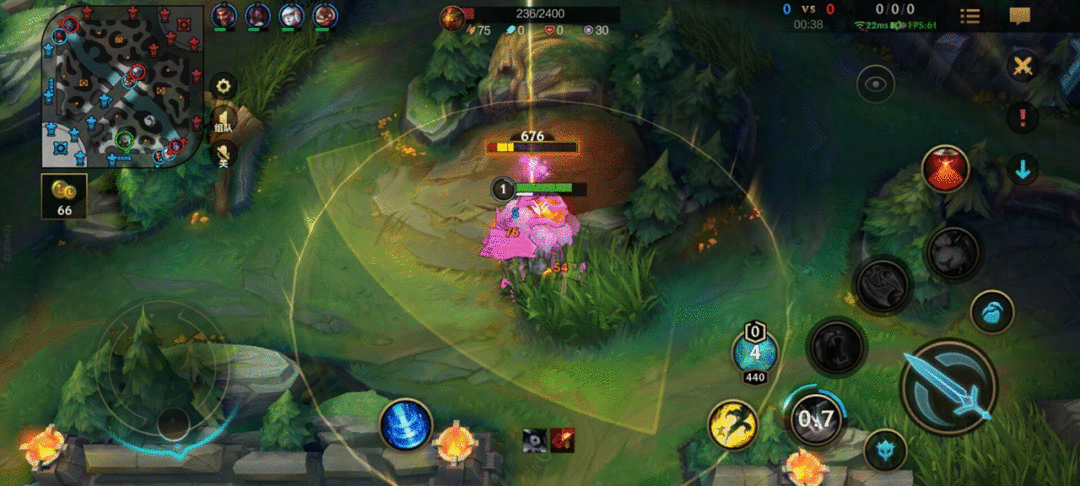Tap the minimap
The height and width of the screenshot is (486, 1080).
pos(118,84)
